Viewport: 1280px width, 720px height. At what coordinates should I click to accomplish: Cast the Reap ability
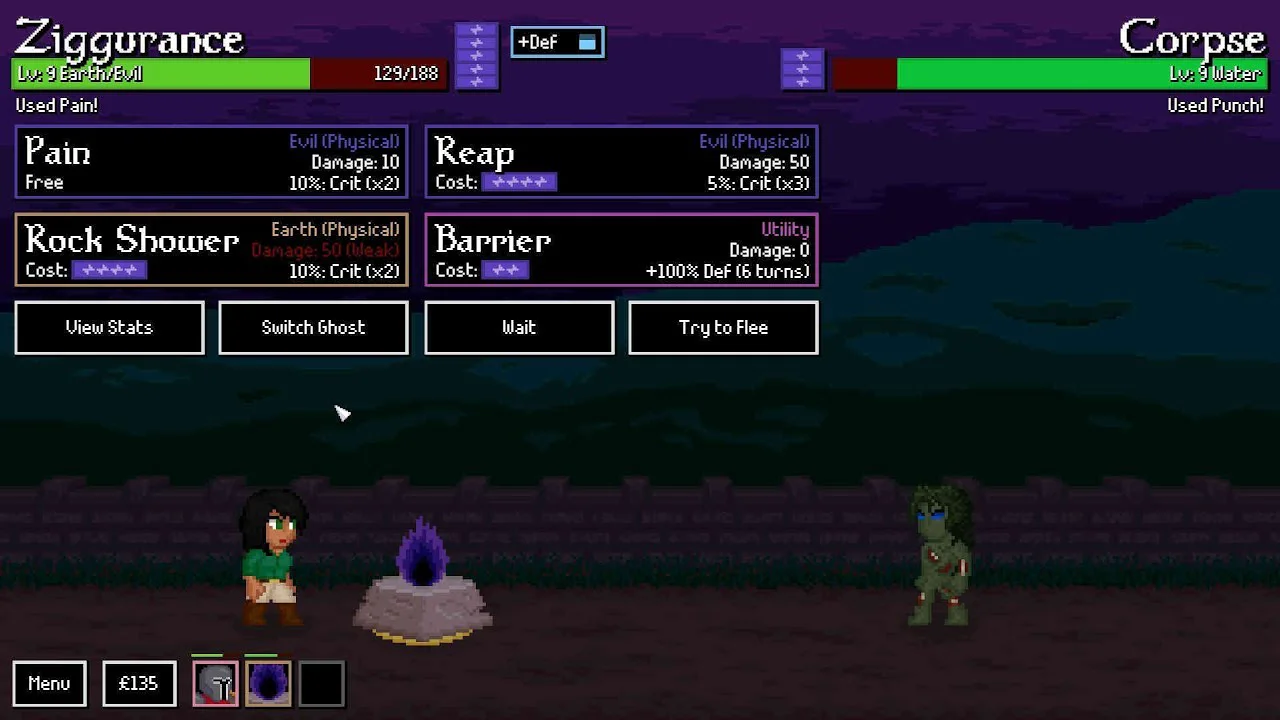click(x=621, y=162)
